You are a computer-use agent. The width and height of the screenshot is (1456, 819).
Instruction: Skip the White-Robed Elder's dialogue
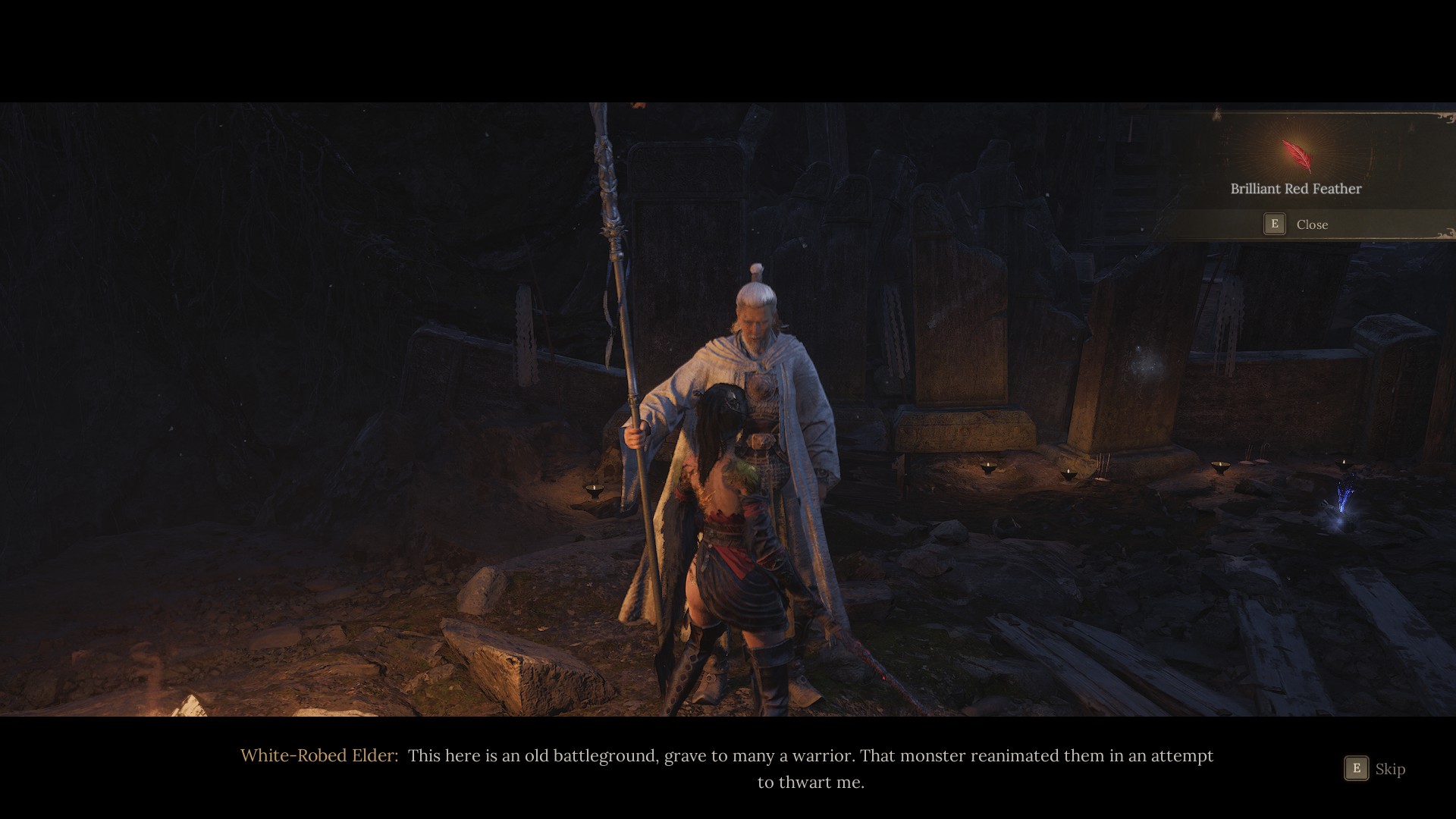click(x=1374, y=769)
